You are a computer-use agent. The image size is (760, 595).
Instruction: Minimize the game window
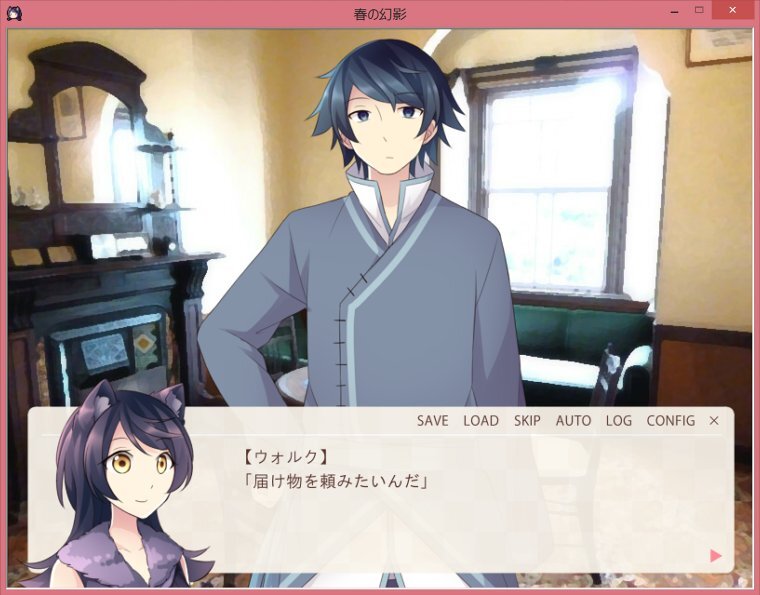point(671,11)
